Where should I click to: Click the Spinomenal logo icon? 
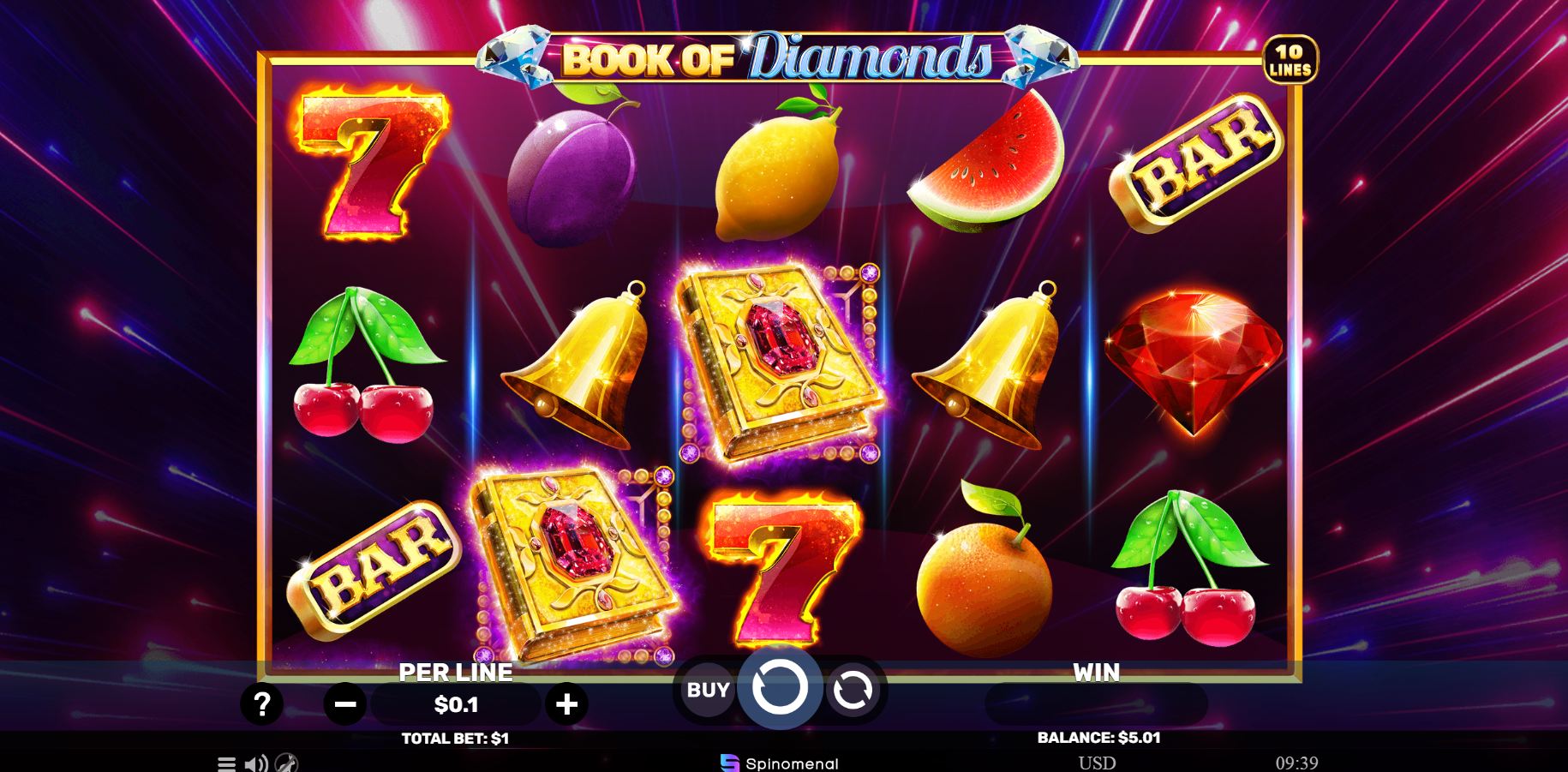pos(727,762)
